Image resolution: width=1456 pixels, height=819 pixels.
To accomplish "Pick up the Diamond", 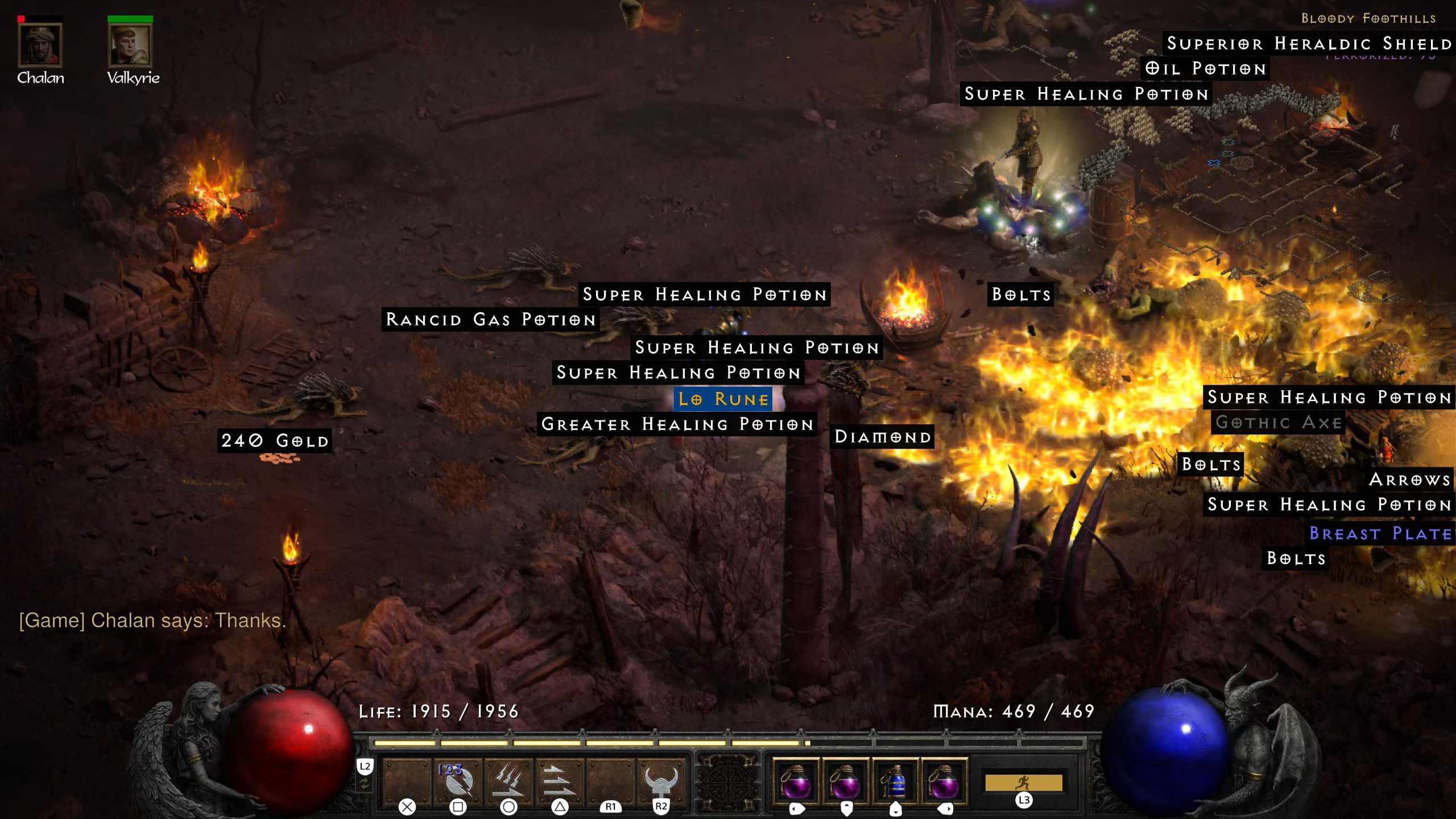I will click(883, 437).
